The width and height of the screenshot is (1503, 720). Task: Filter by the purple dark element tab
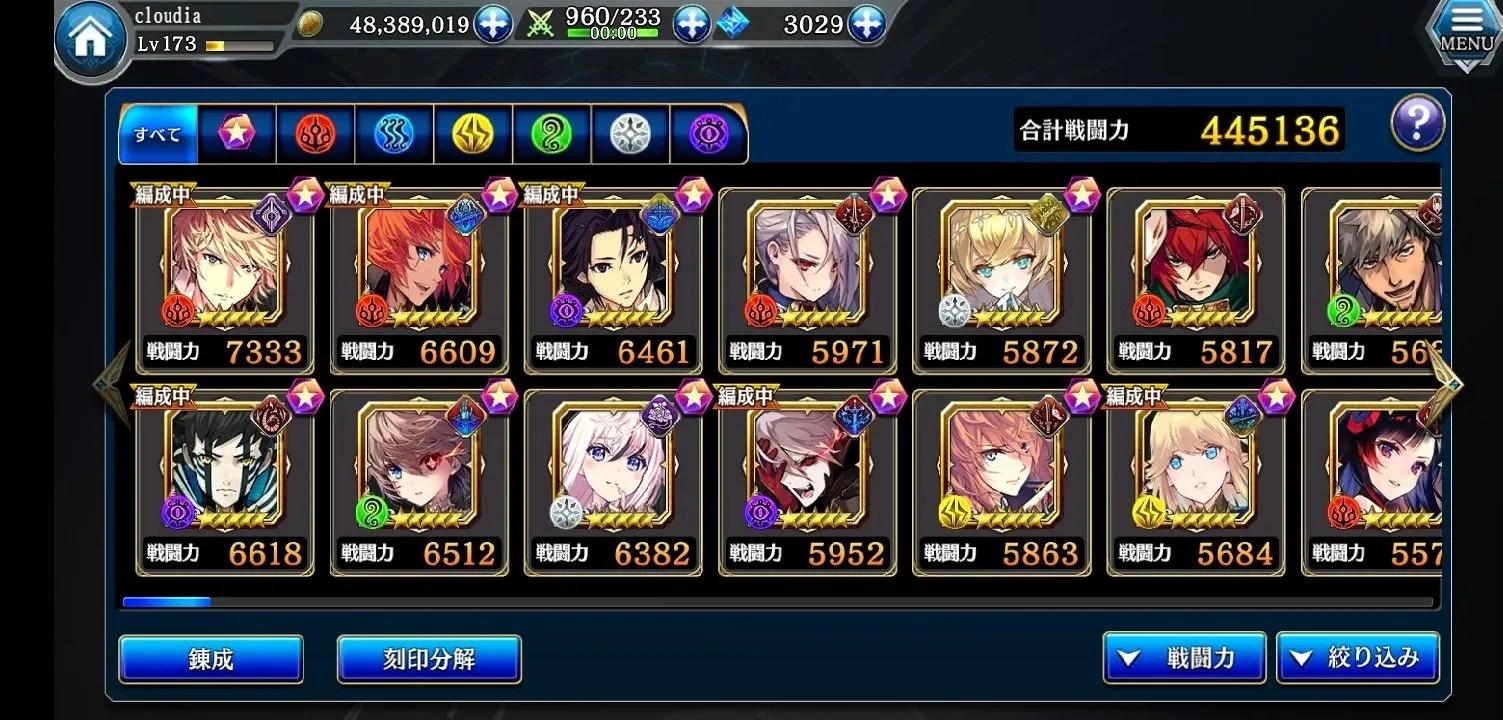(708, 133)
